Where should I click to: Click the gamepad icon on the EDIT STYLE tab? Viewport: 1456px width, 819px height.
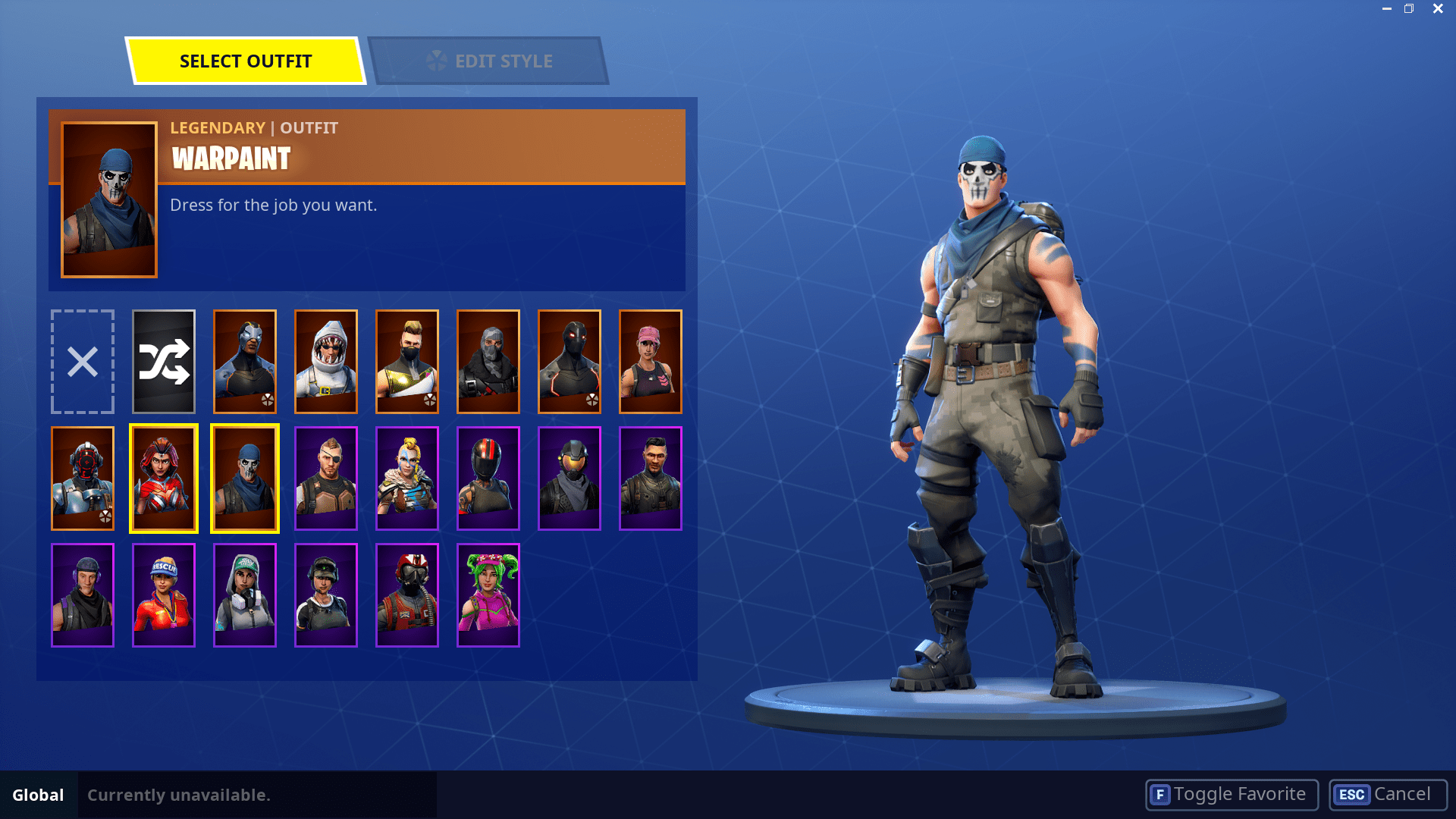coord(436,61)
